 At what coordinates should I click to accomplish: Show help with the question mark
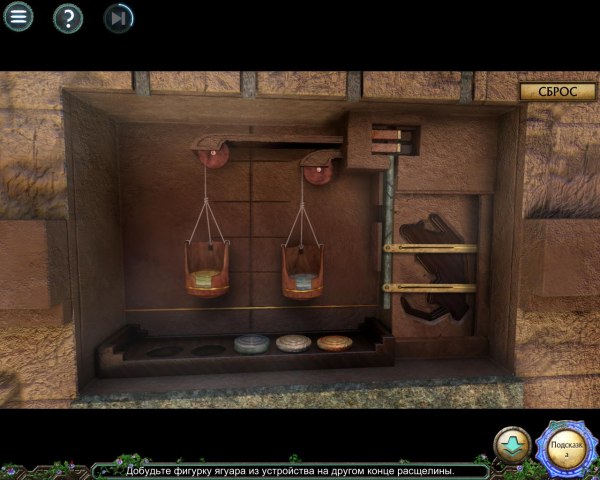pyautogui.click(x=68, y=17)
